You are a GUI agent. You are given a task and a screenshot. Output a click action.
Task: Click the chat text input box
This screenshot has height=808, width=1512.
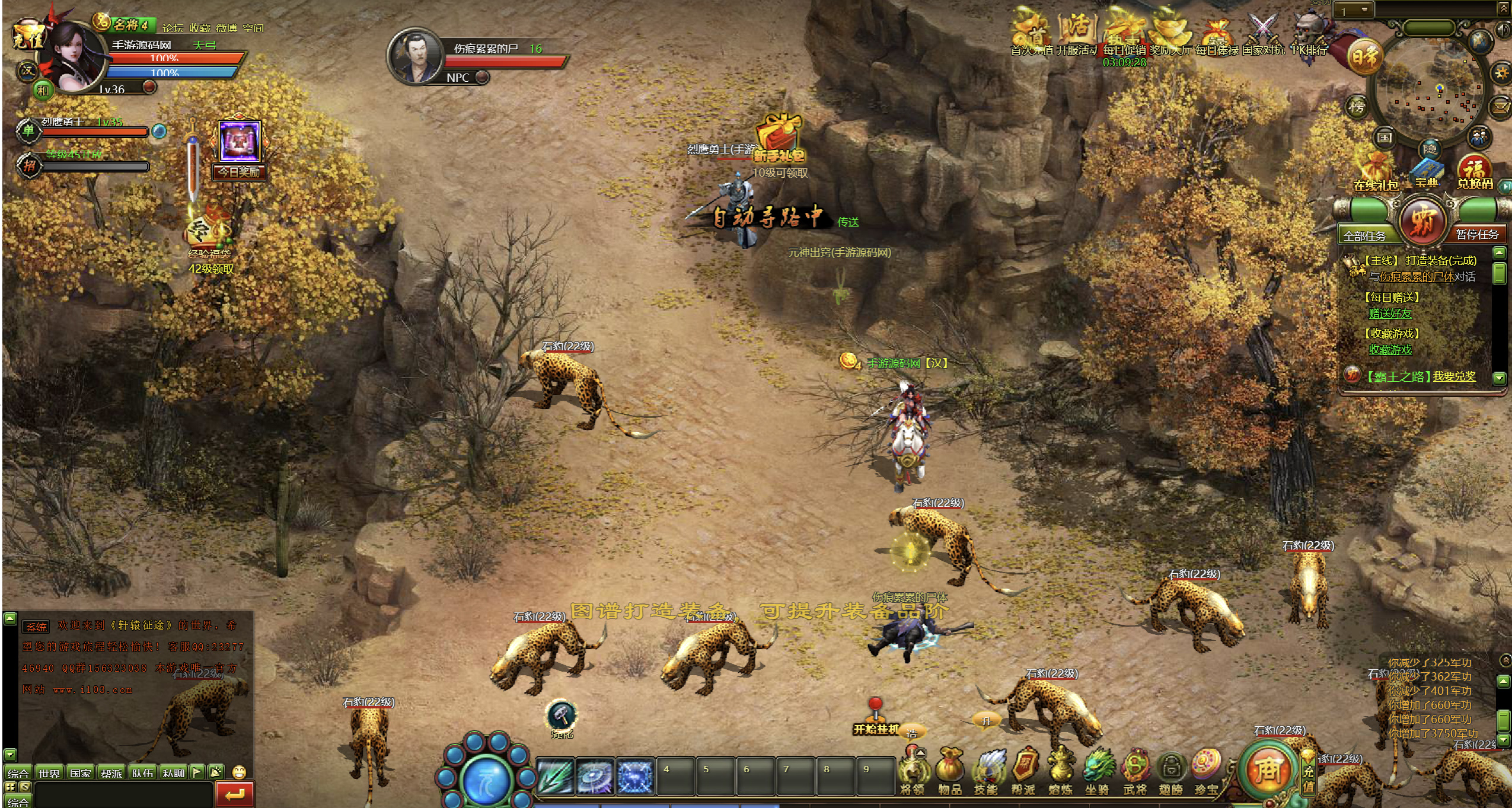point(123,794)
